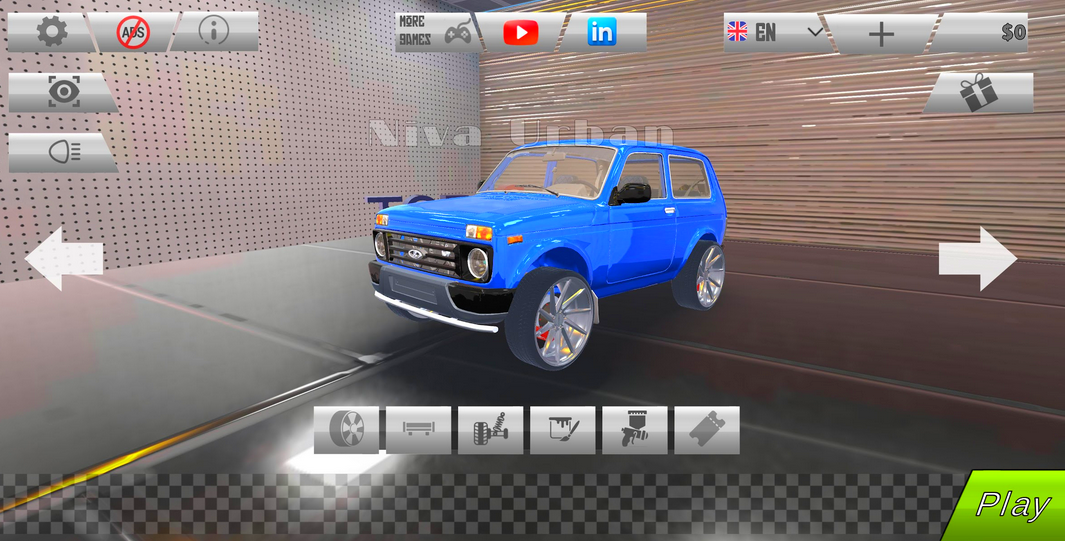
Task: Open the EN language dropdown
Action: click(775, 32)
